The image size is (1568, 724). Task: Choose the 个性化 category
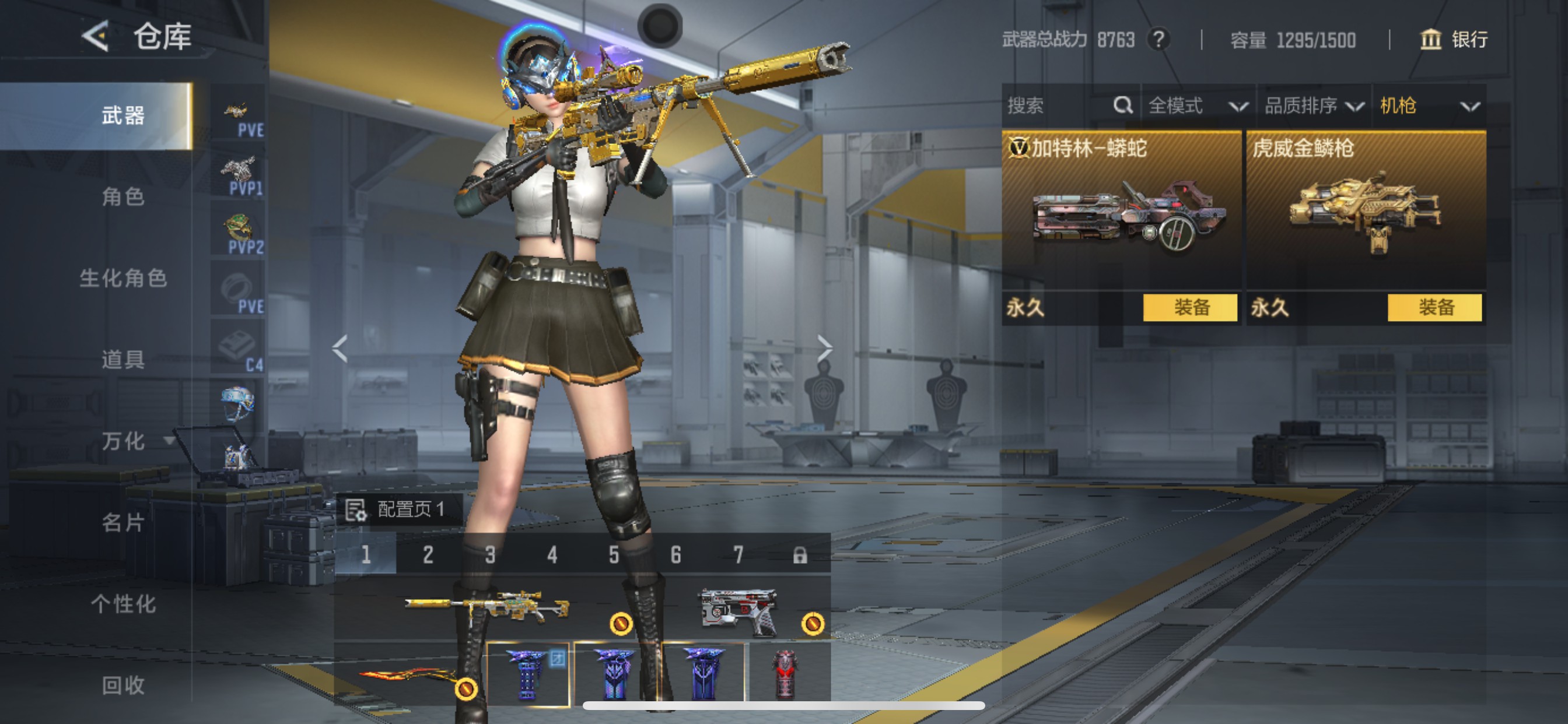pyautogui.click(x=123, y=603)
